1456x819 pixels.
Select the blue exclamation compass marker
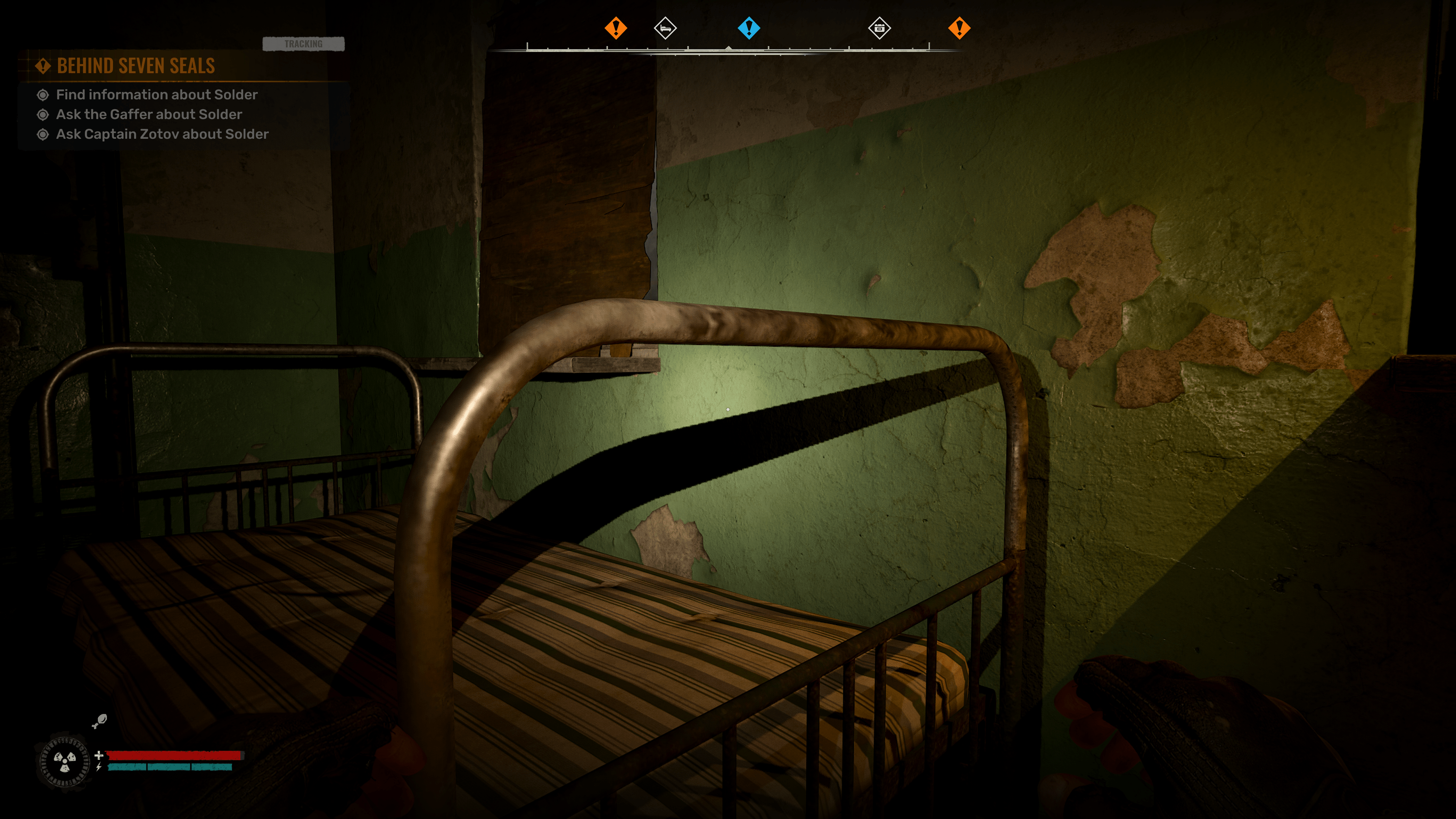tap(749, 28)
